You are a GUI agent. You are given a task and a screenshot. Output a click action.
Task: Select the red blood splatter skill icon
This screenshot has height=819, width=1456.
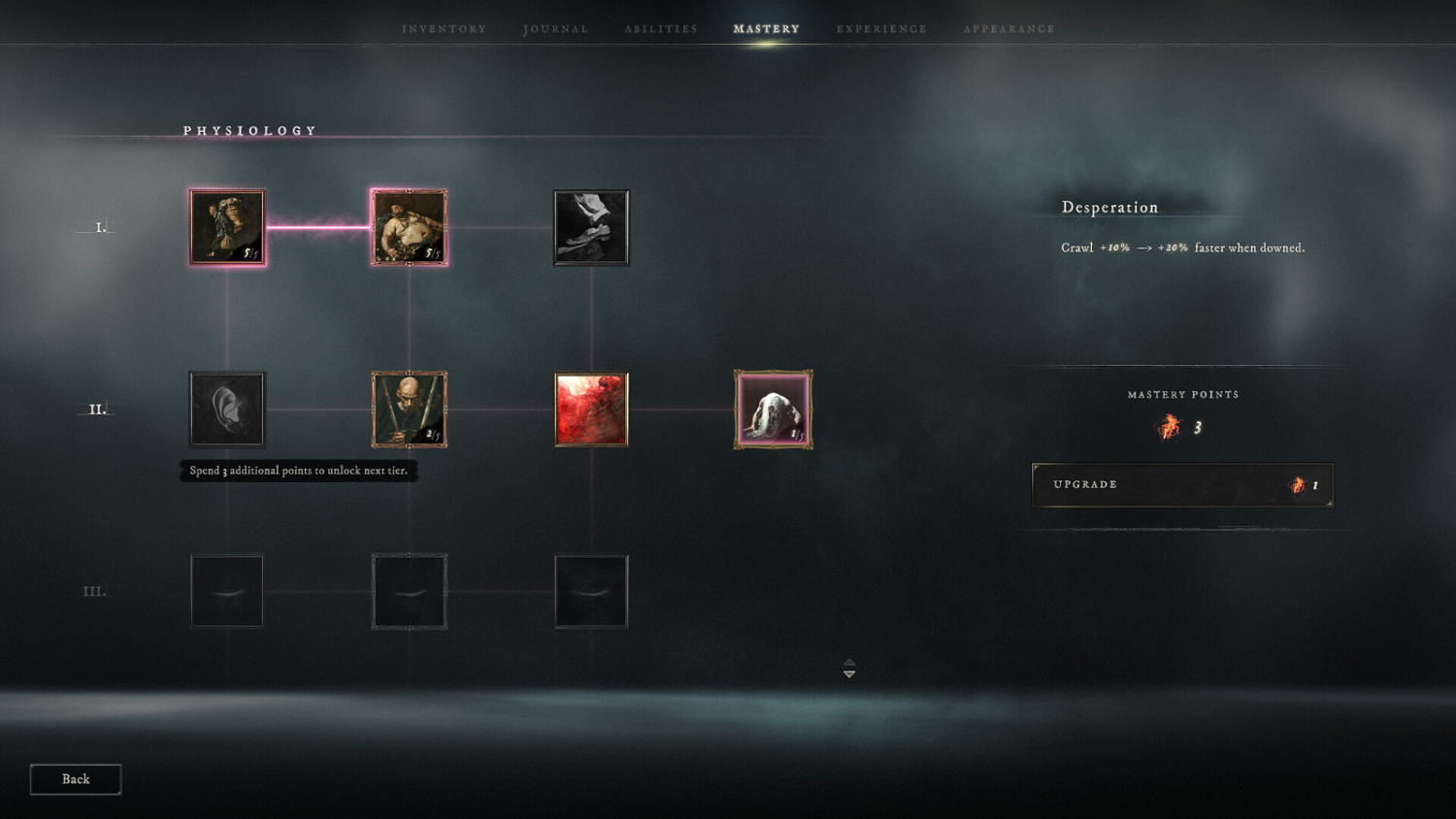[x=591, y=409]
